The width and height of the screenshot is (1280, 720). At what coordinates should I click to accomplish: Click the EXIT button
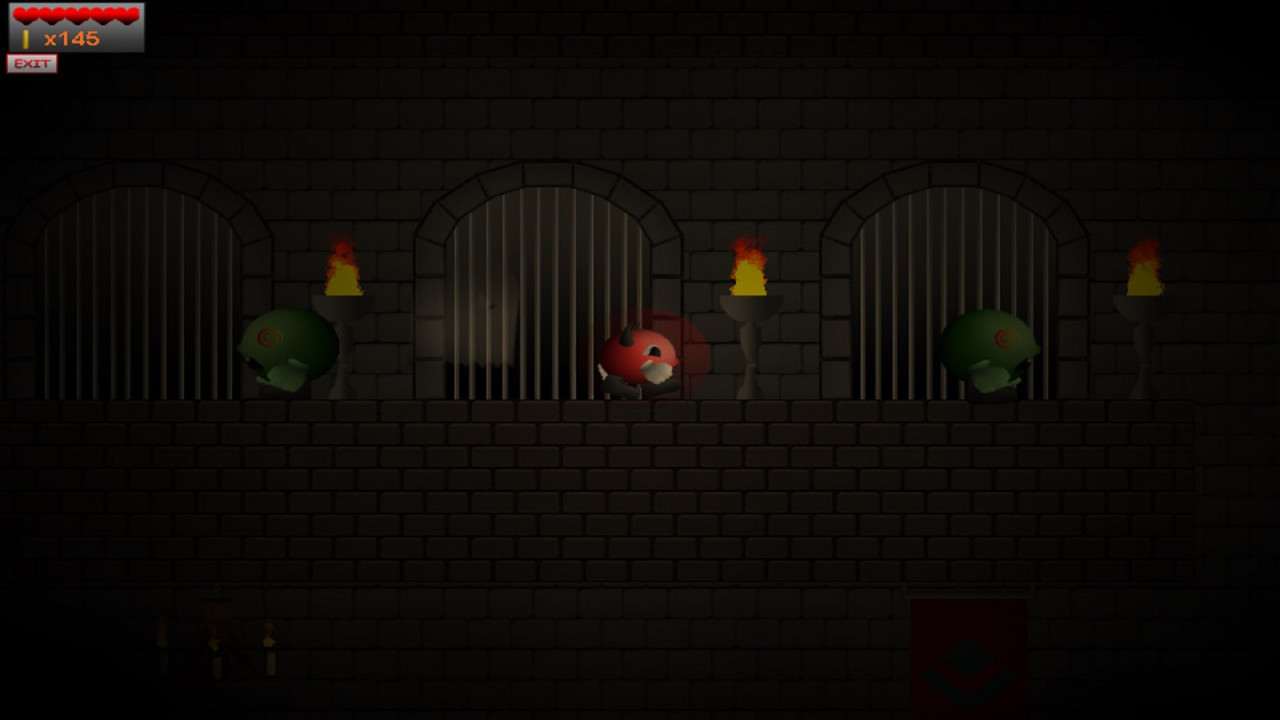[x=32, y=64]
